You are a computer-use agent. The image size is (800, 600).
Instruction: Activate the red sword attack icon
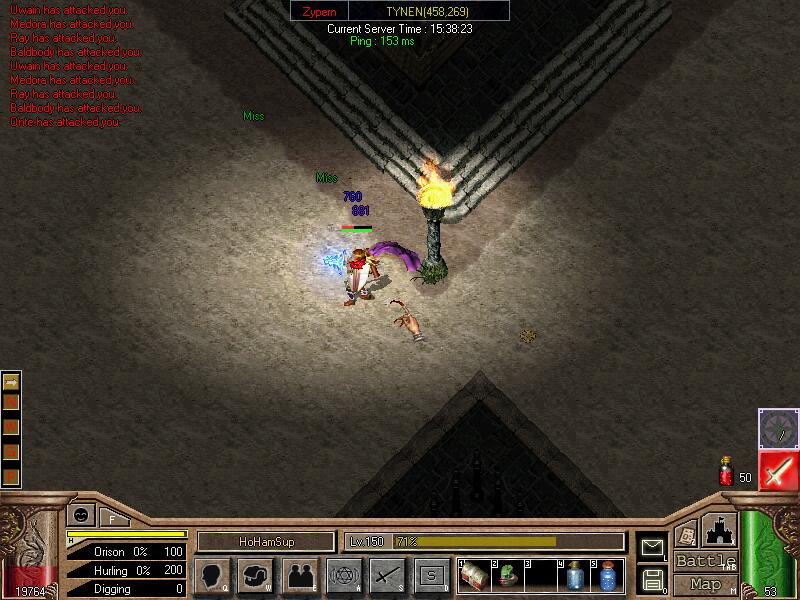pos(777,471)
